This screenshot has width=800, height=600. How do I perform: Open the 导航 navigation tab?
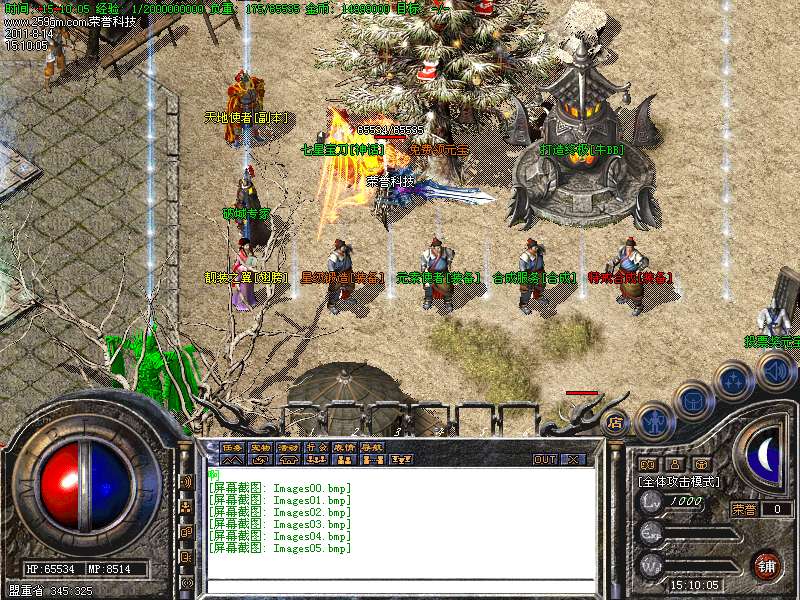pyautogui.click(x=372, y=447)
